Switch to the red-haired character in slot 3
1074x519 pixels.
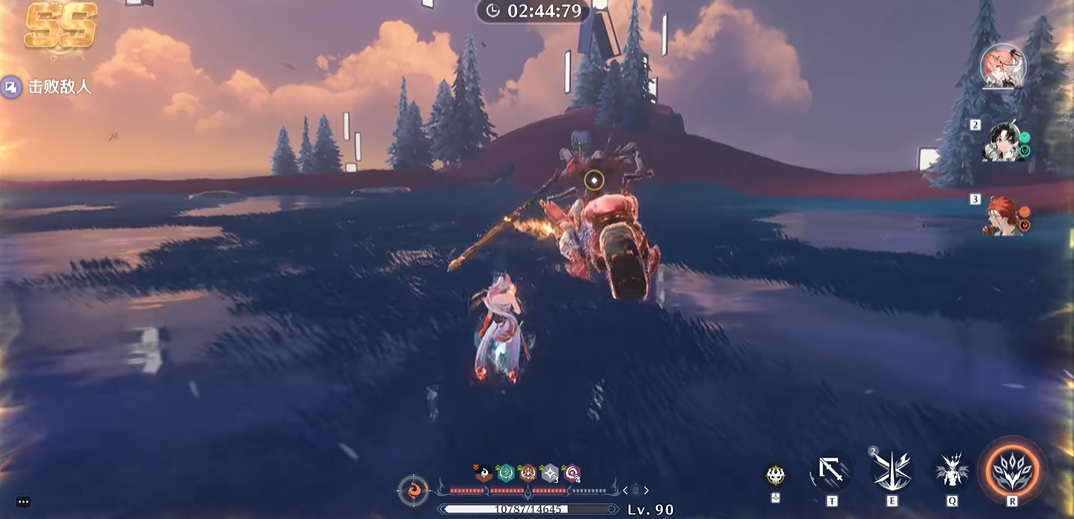[x=1003, y=215]
